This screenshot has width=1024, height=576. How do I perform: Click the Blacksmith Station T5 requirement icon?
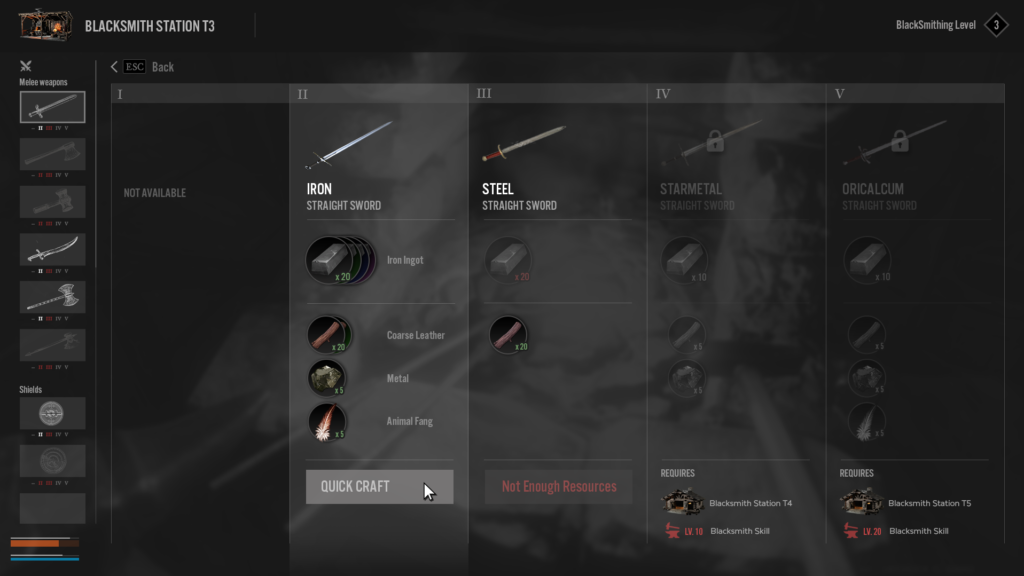point(860,503)
